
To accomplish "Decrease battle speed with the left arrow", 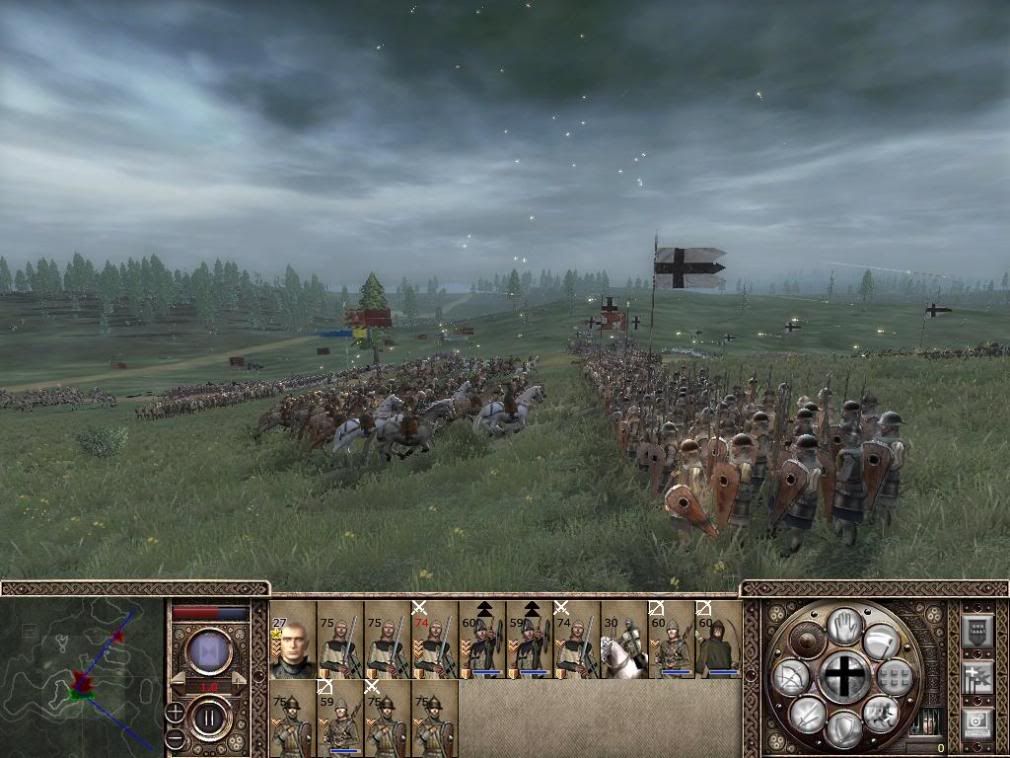I will (x=177, y=680).
